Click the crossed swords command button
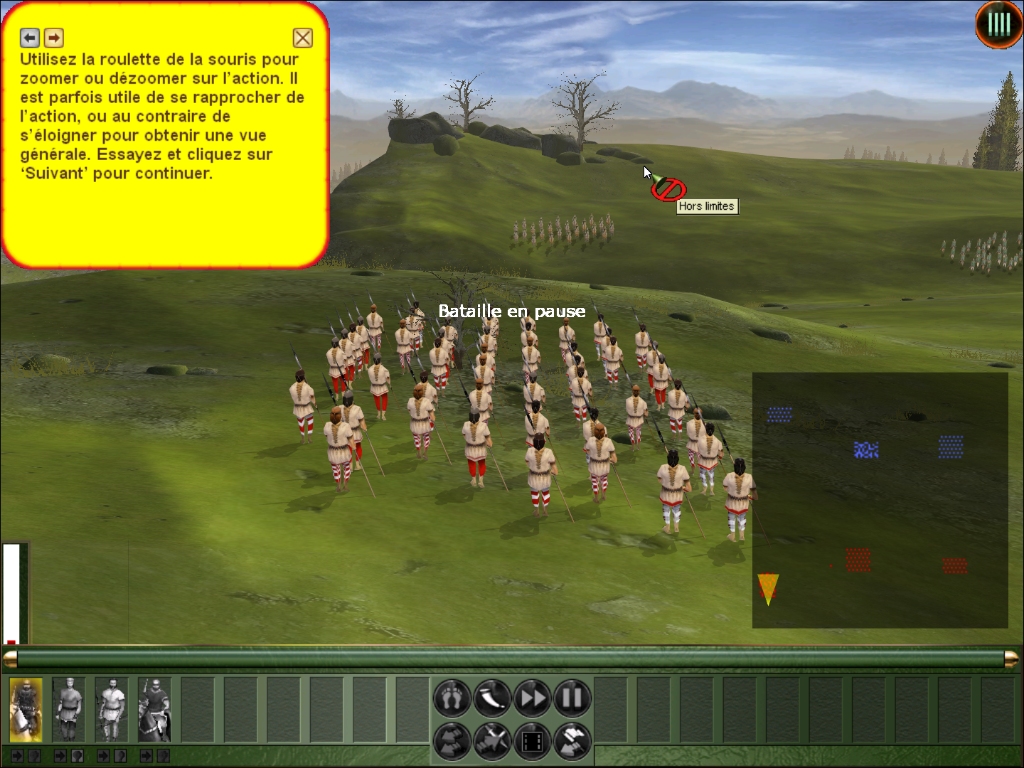Screen dimensions: 1024x768 click(x=492, y=741)
